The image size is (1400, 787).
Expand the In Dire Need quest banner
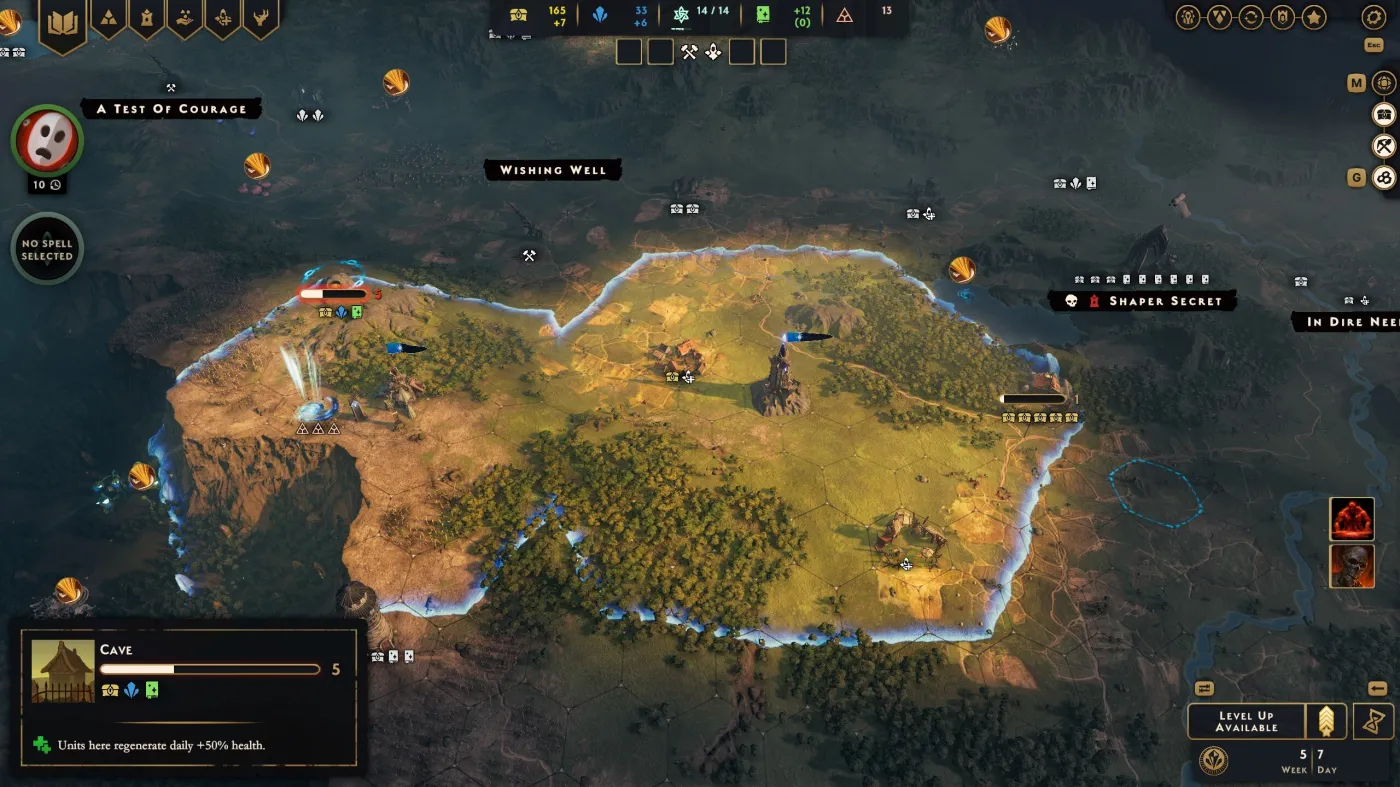[x=1345, y=321]
